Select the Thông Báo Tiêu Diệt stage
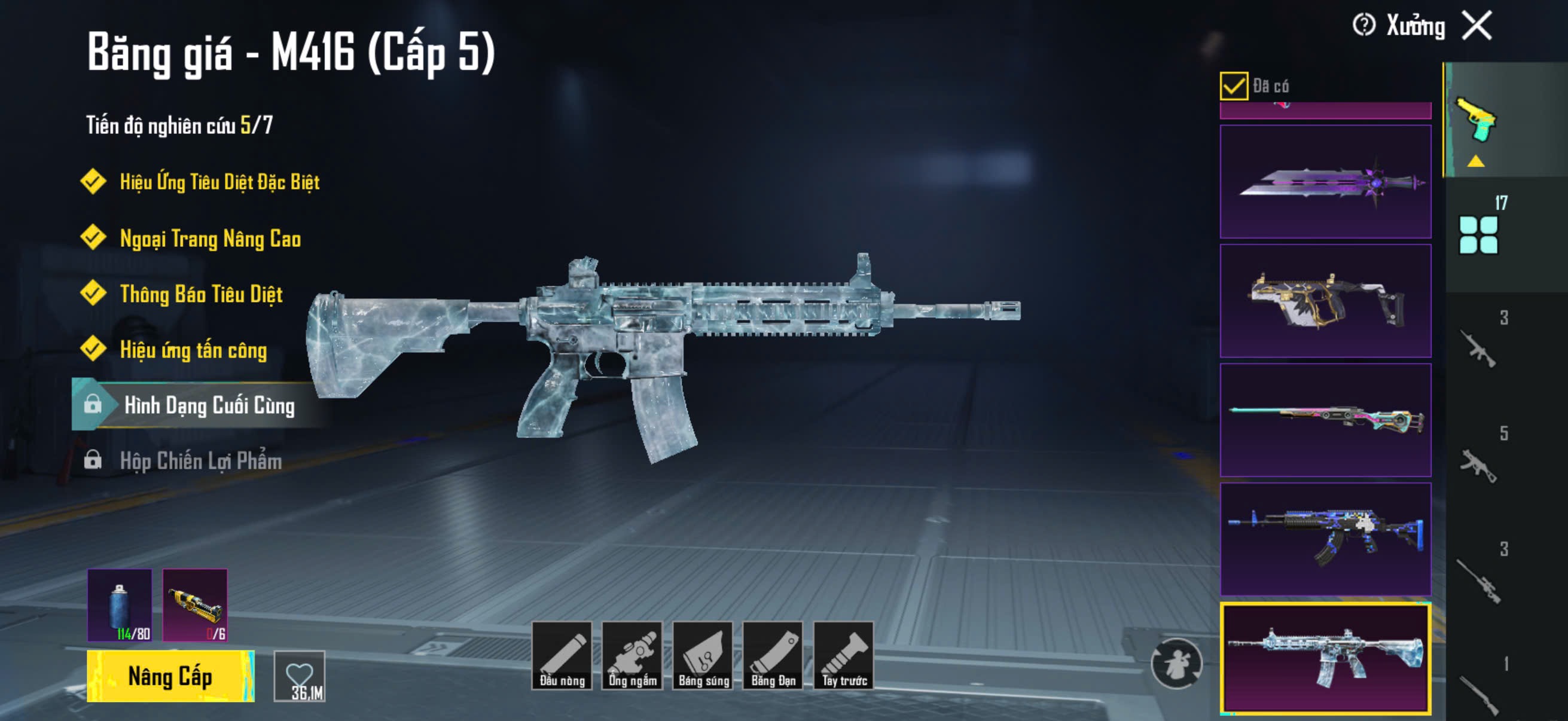 [x=201, y=295]
